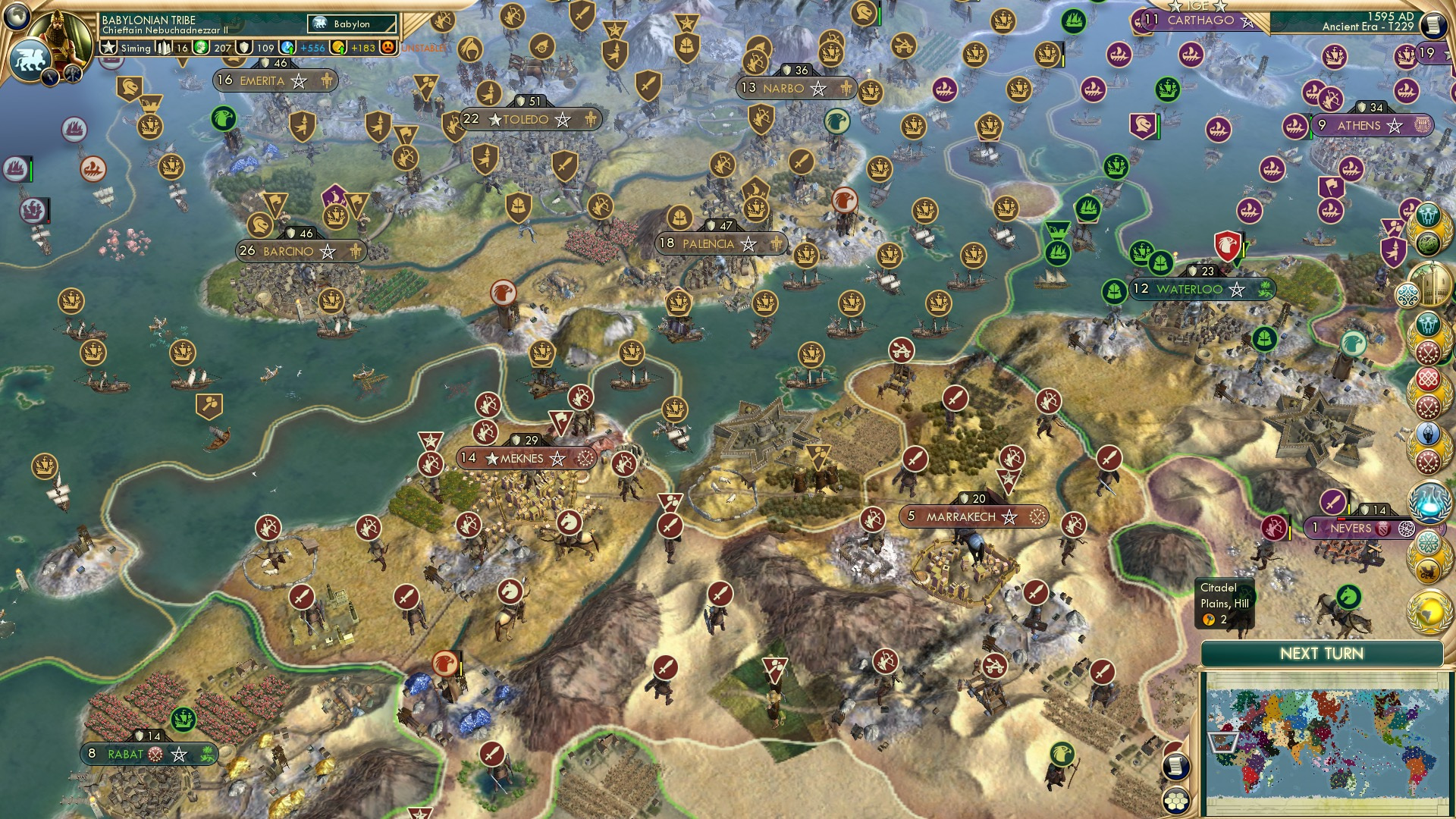Select the Babylonian leader portrait
This screenshot has width=1456, height=819.
58,36
